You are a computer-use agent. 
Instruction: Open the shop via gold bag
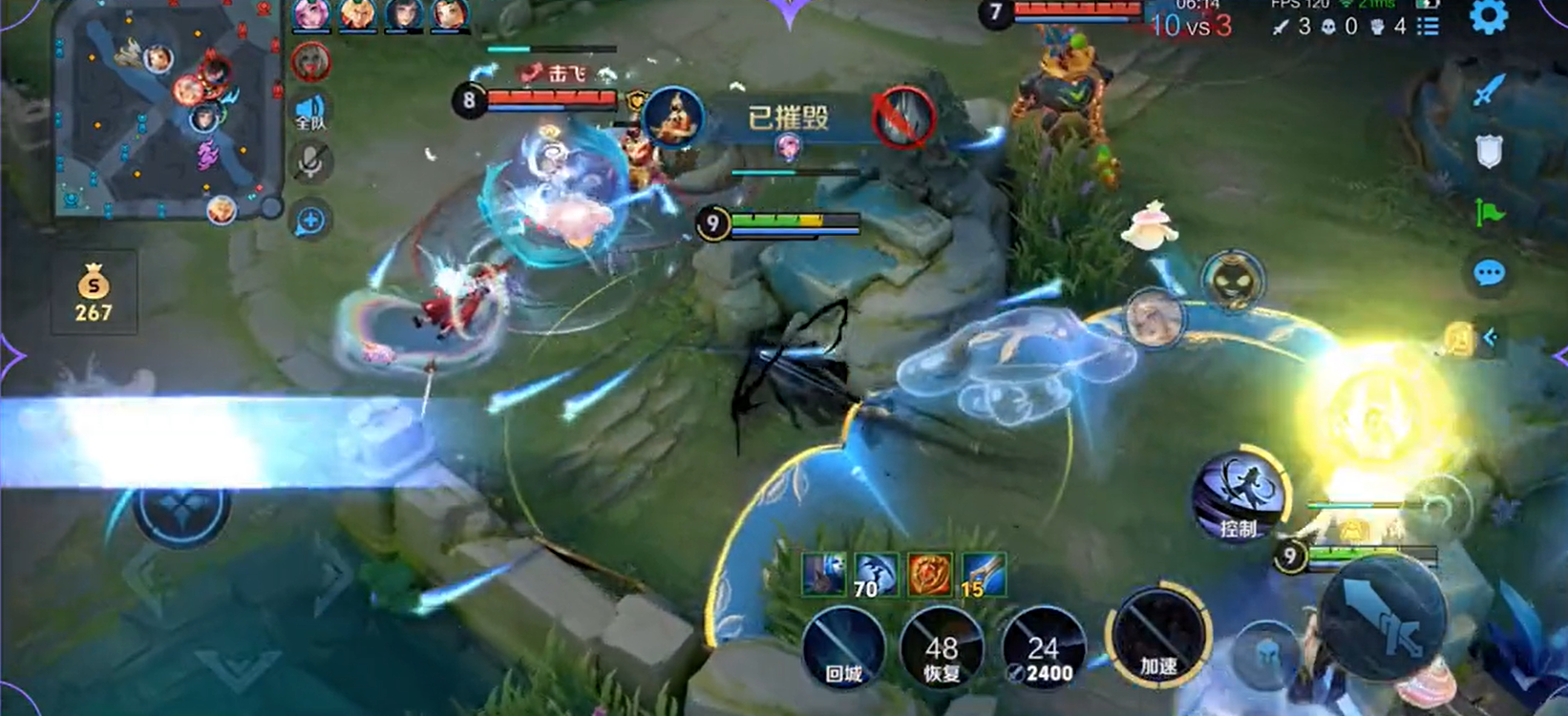point(94,294)
